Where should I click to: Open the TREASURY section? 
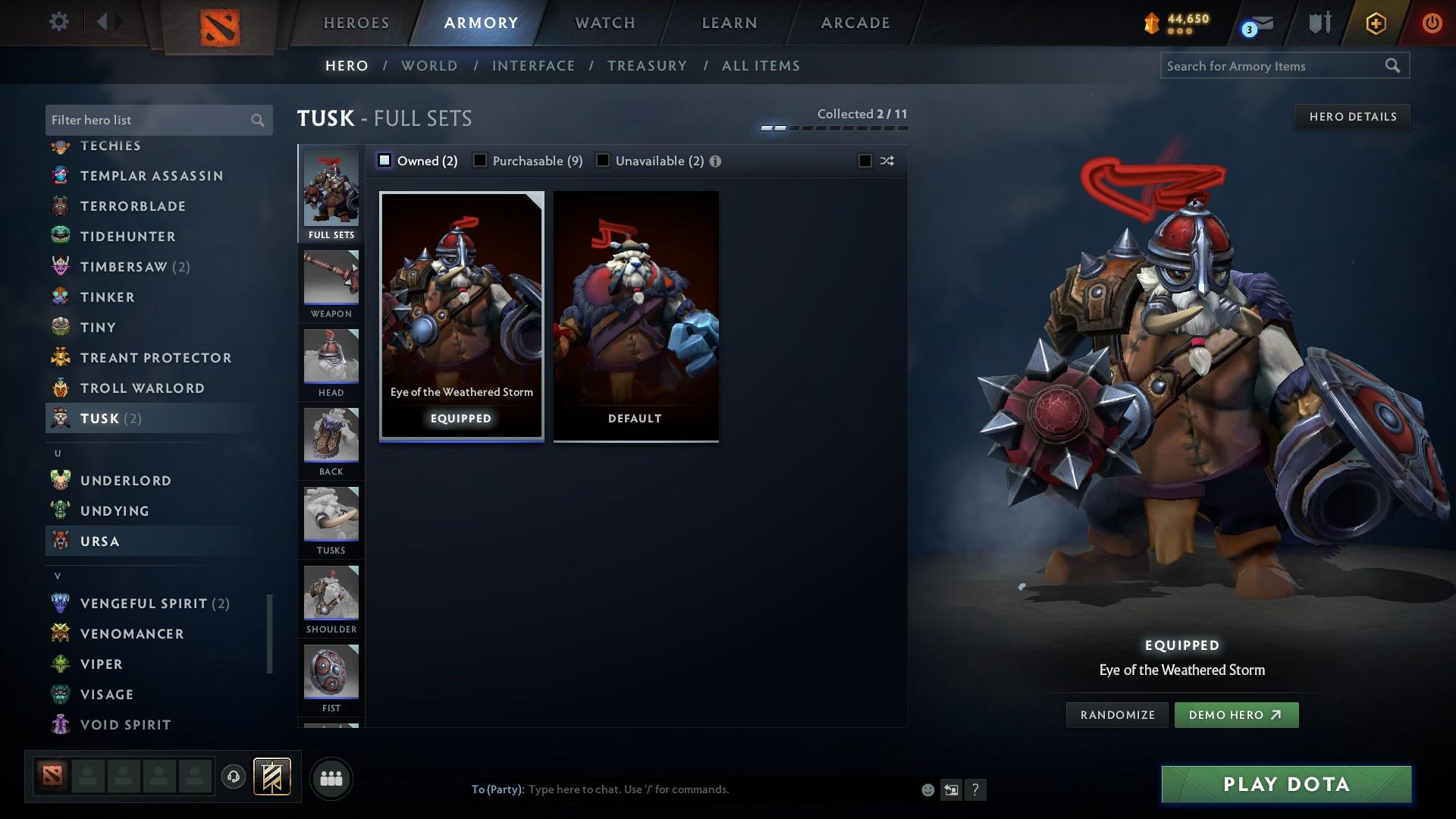[647, 66]
